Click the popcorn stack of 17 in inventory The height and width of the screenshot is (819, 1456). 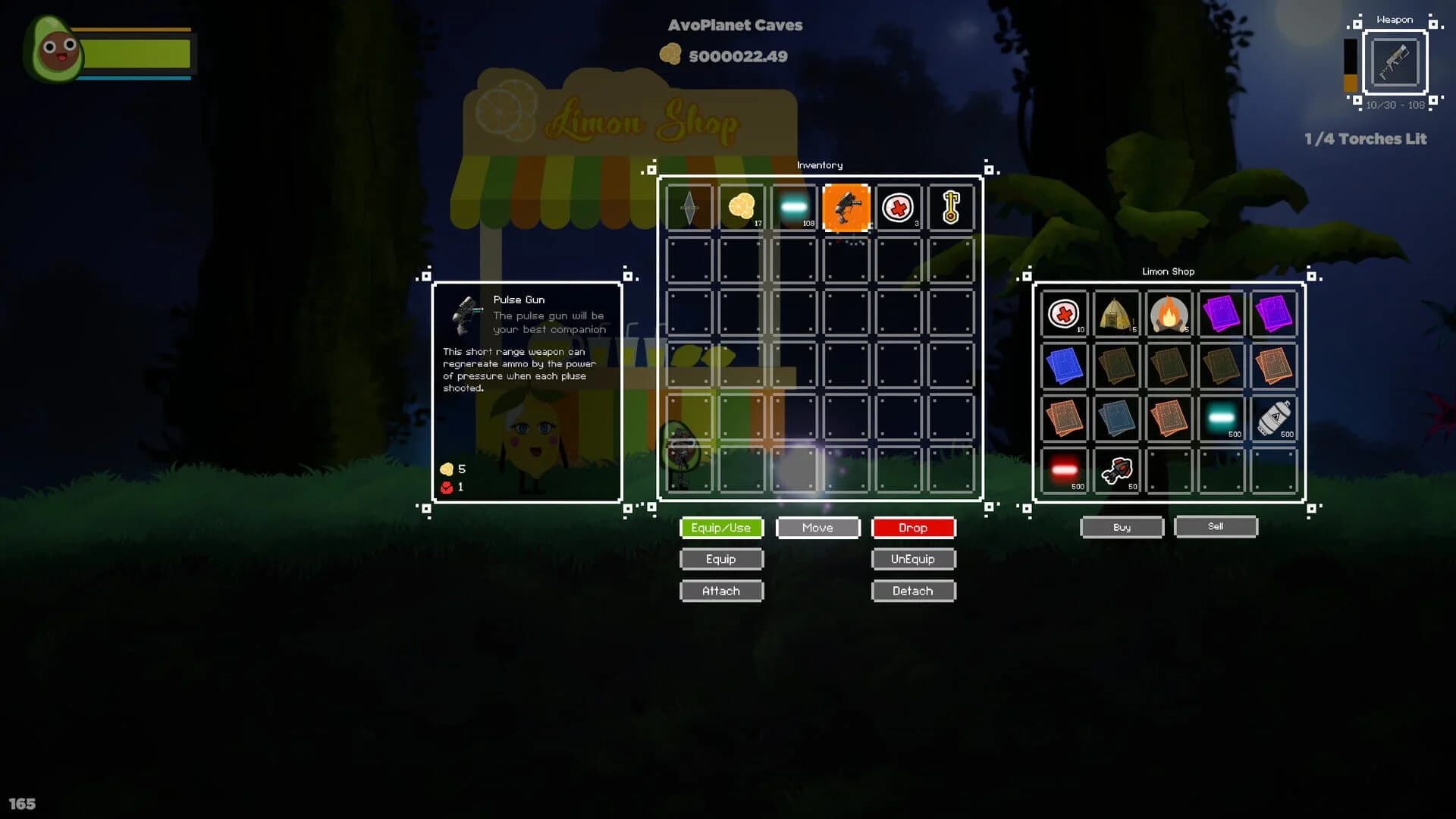[741, 207]
